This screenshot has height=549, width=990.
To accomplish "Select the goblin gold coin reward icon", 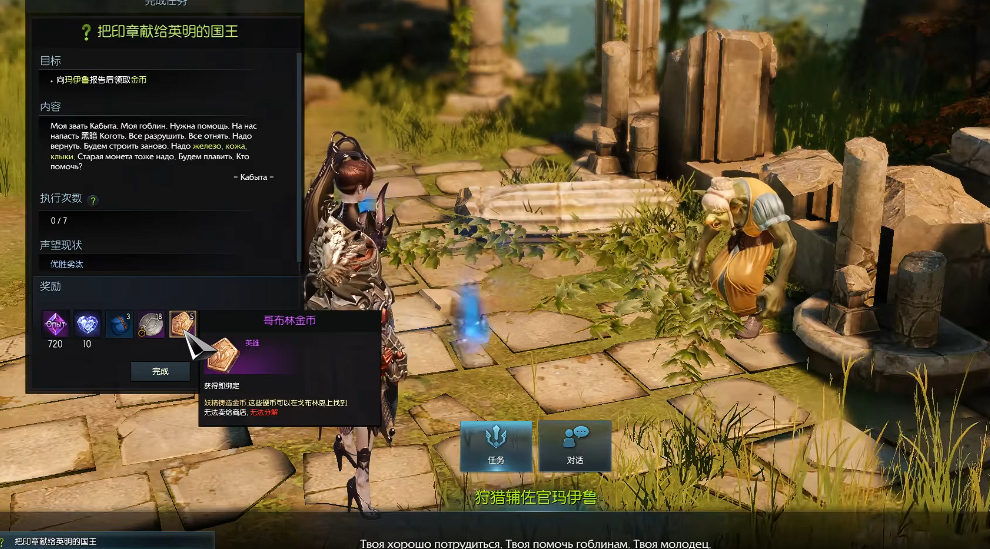I will tap(182, 324).
